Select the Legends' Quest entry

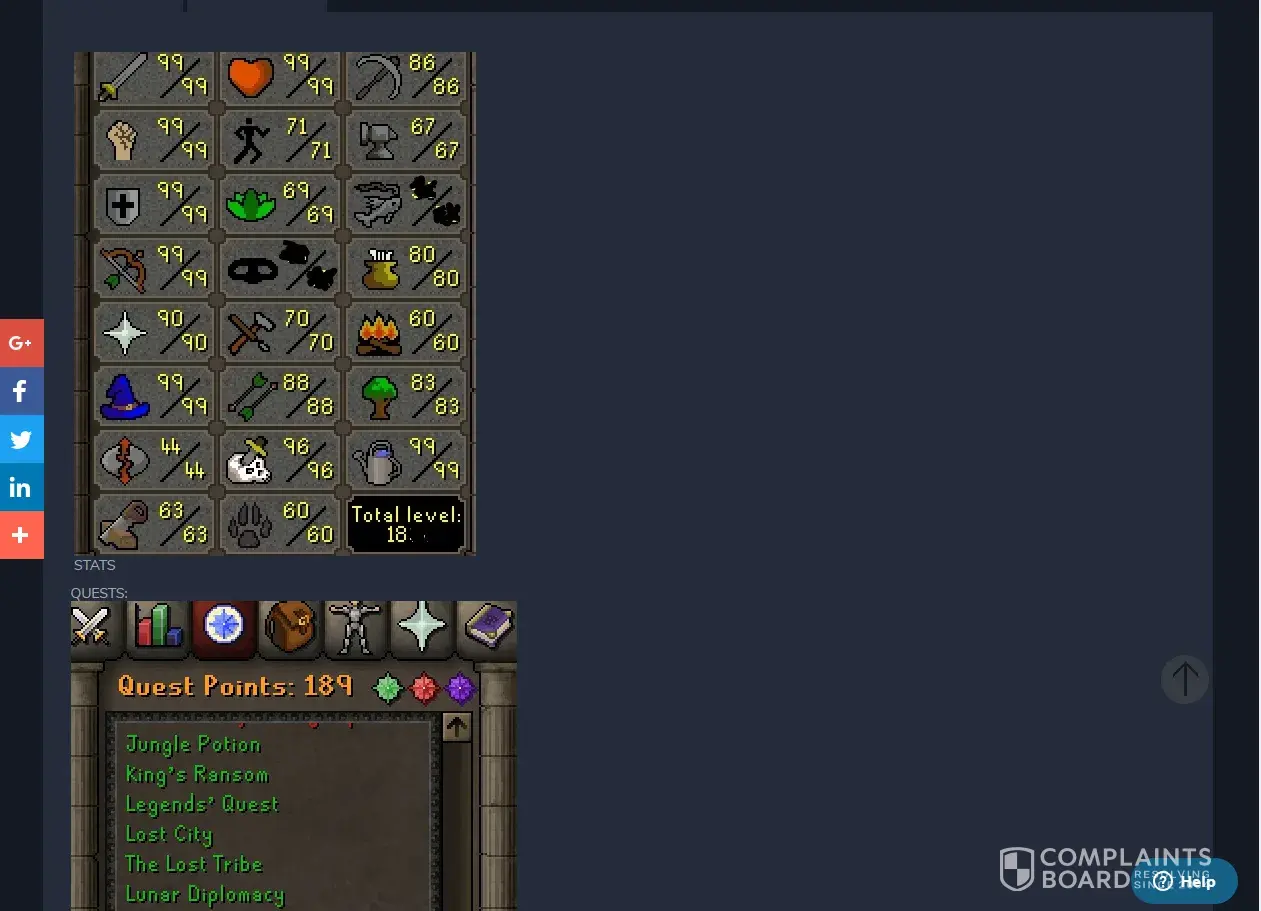click(202, 804)
